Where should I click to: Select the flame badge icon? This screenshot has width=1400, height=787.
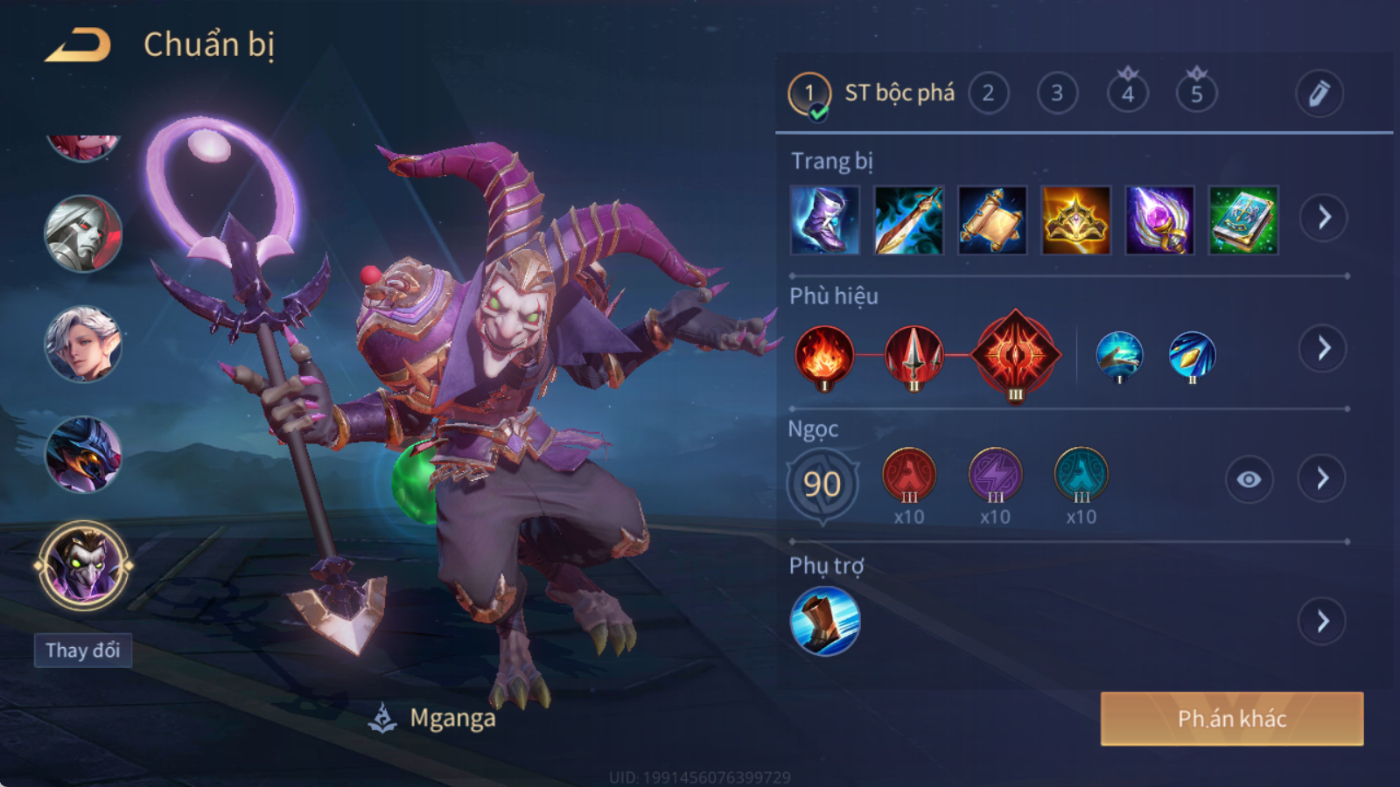[825, 355]
